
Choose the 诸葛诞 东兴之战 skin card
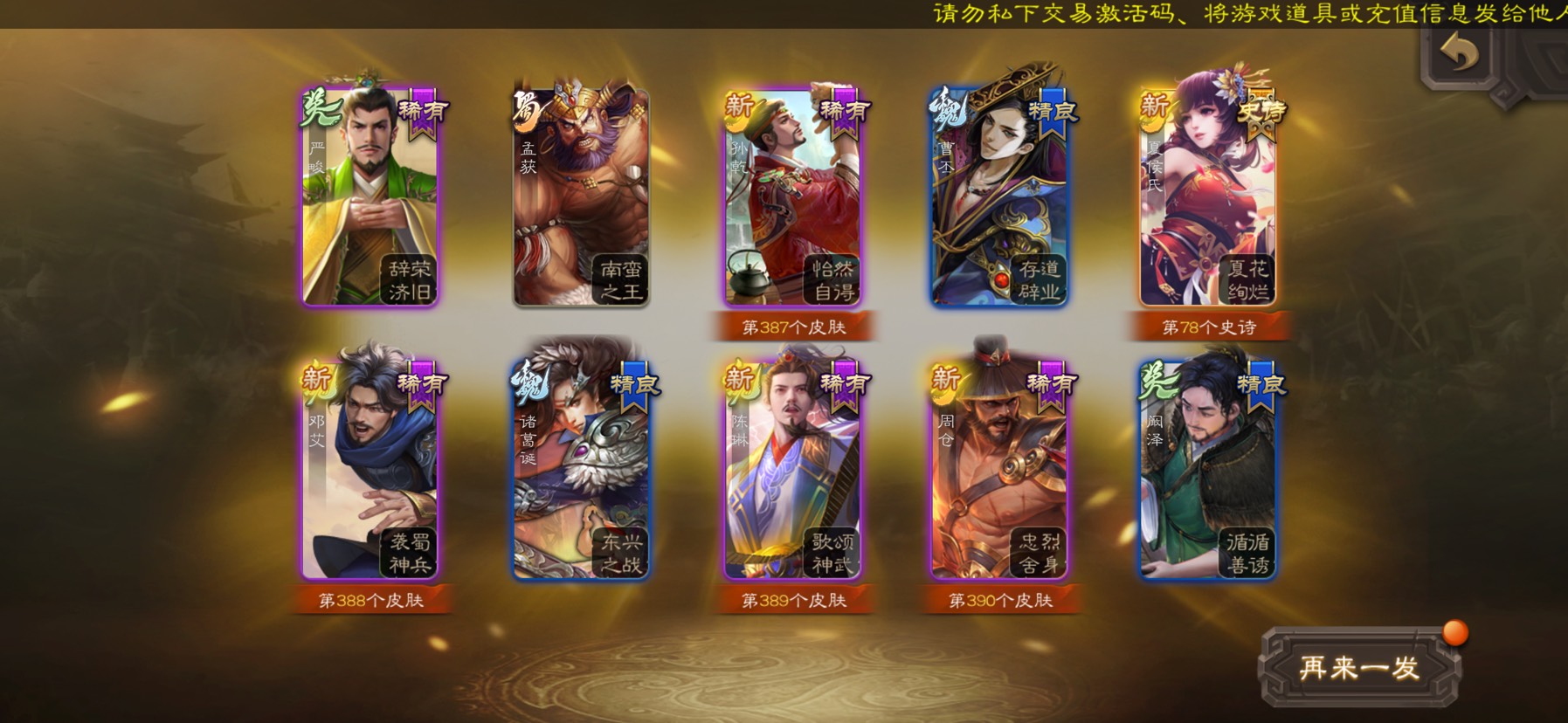pos(581,470)
